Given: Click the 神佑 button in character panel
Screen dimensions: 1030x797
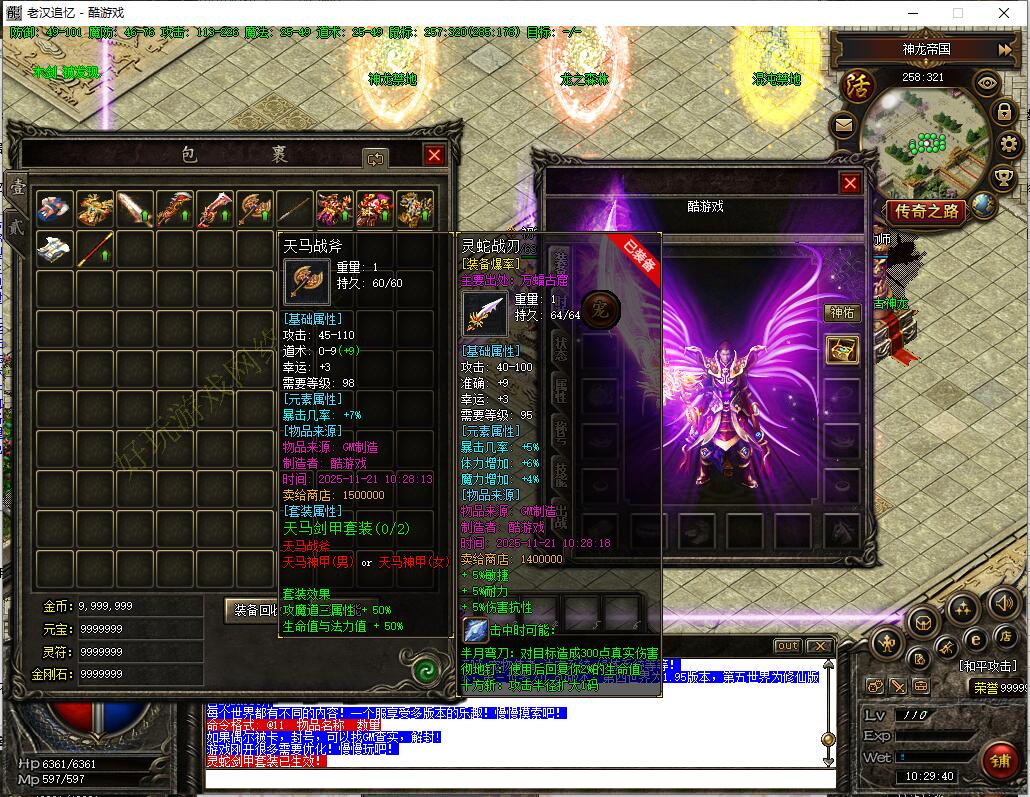Looking at the screenshot, I should point(842,313).
